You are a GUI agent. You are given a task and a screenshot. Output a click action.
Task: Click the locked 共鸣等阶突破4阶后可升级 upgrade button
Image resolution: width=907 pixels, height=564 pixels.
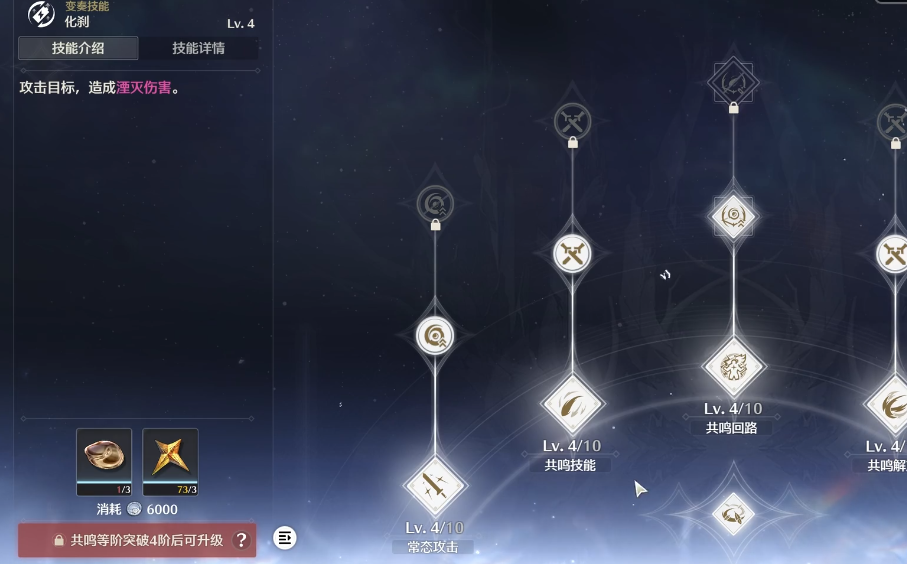click(x=137, y=540)
